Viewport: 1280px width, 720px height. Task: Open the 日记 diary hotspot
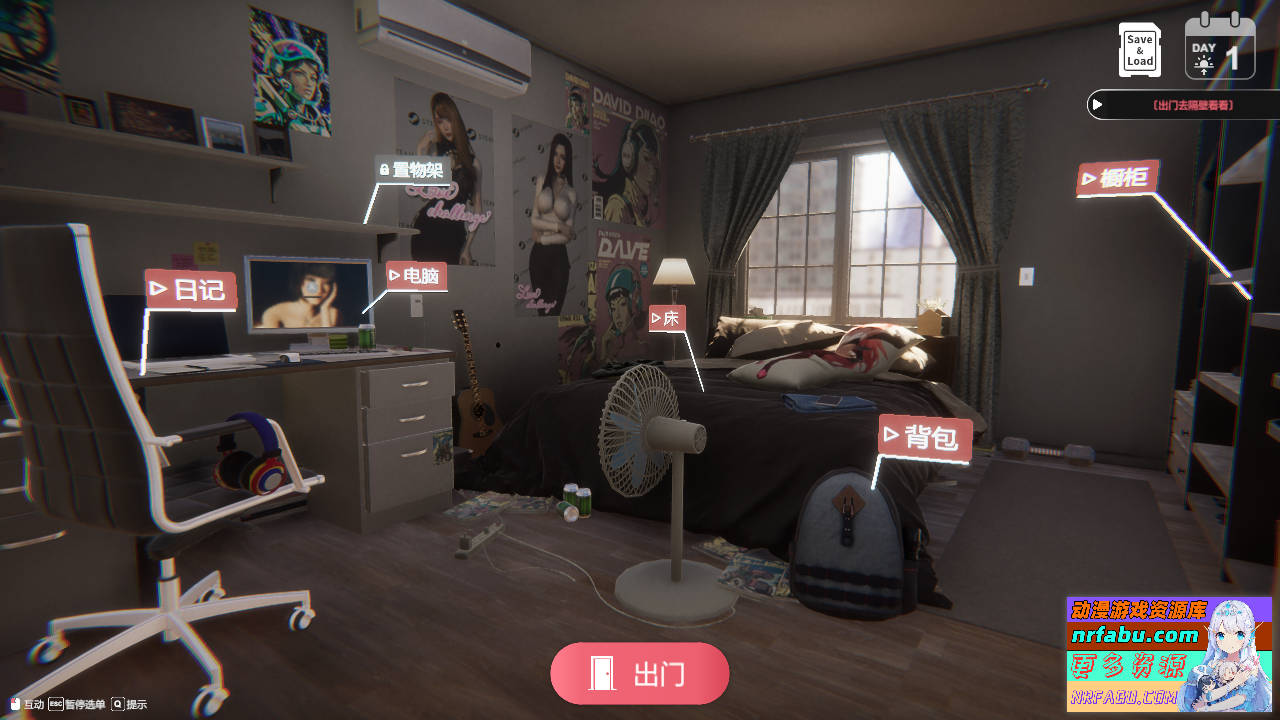pyautogui.click(x=190, y=290)
